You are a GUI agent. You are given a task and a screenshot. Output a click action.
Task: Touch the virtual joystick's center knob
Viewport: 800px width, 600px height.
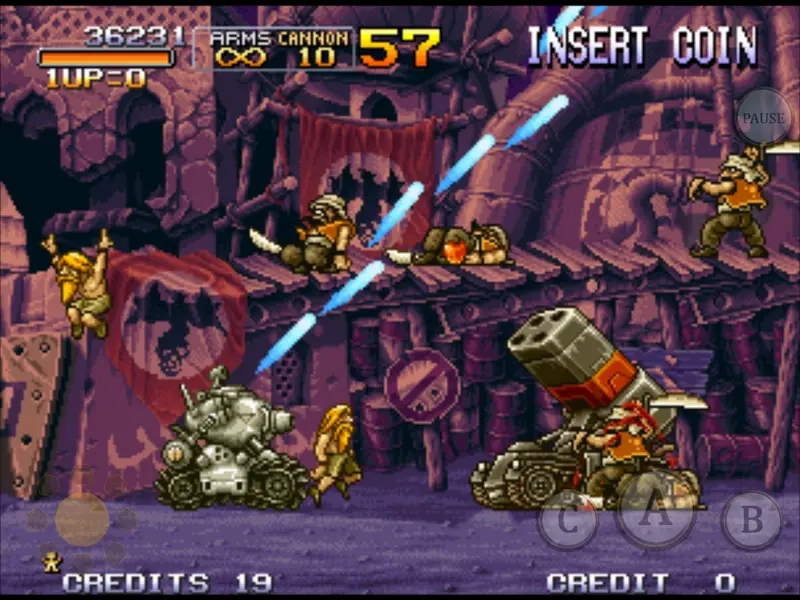pyautogui.click(x=82, y=518)
